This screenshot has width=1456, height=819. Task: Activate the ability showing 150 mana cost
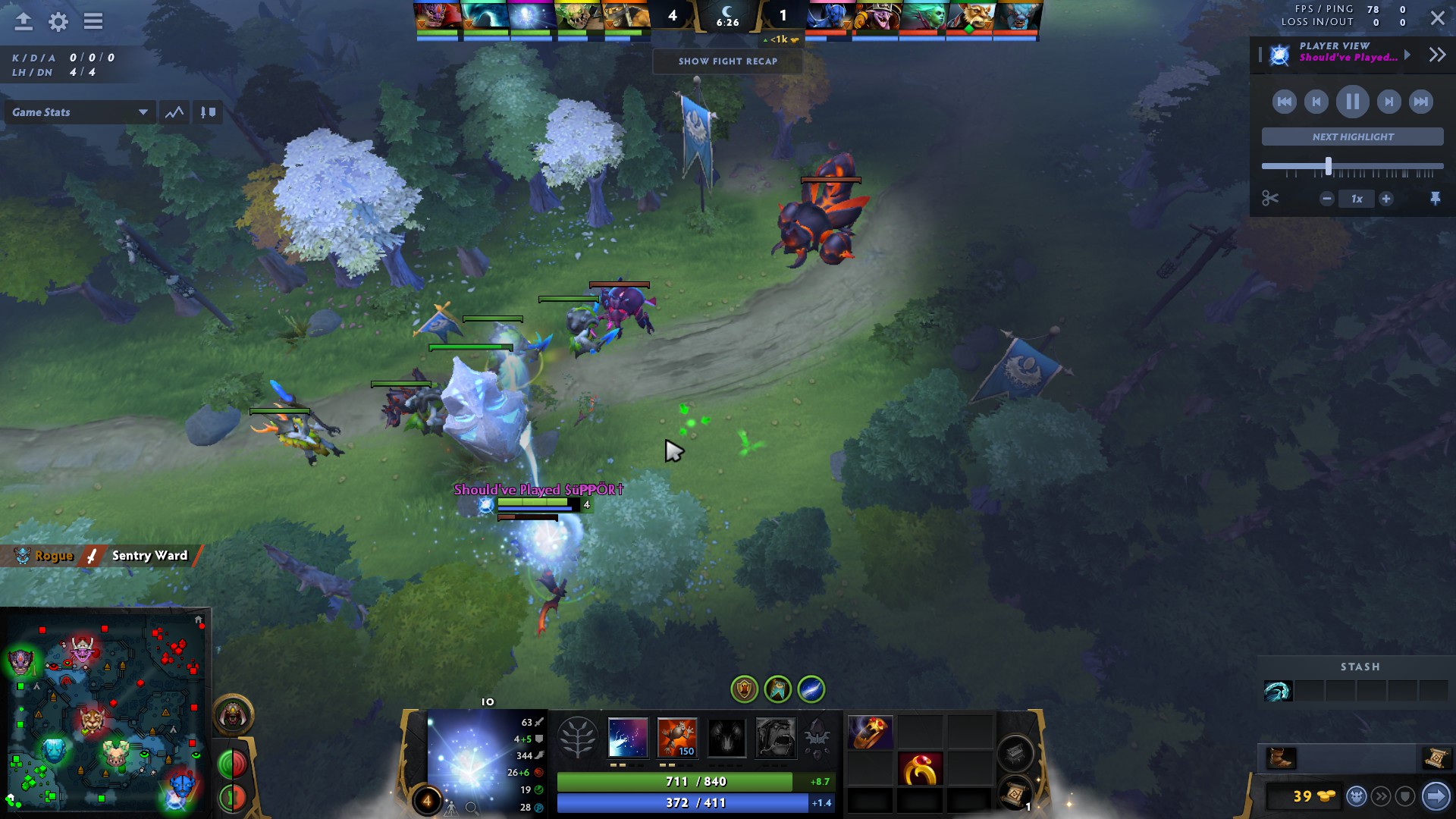pos(676,738)
